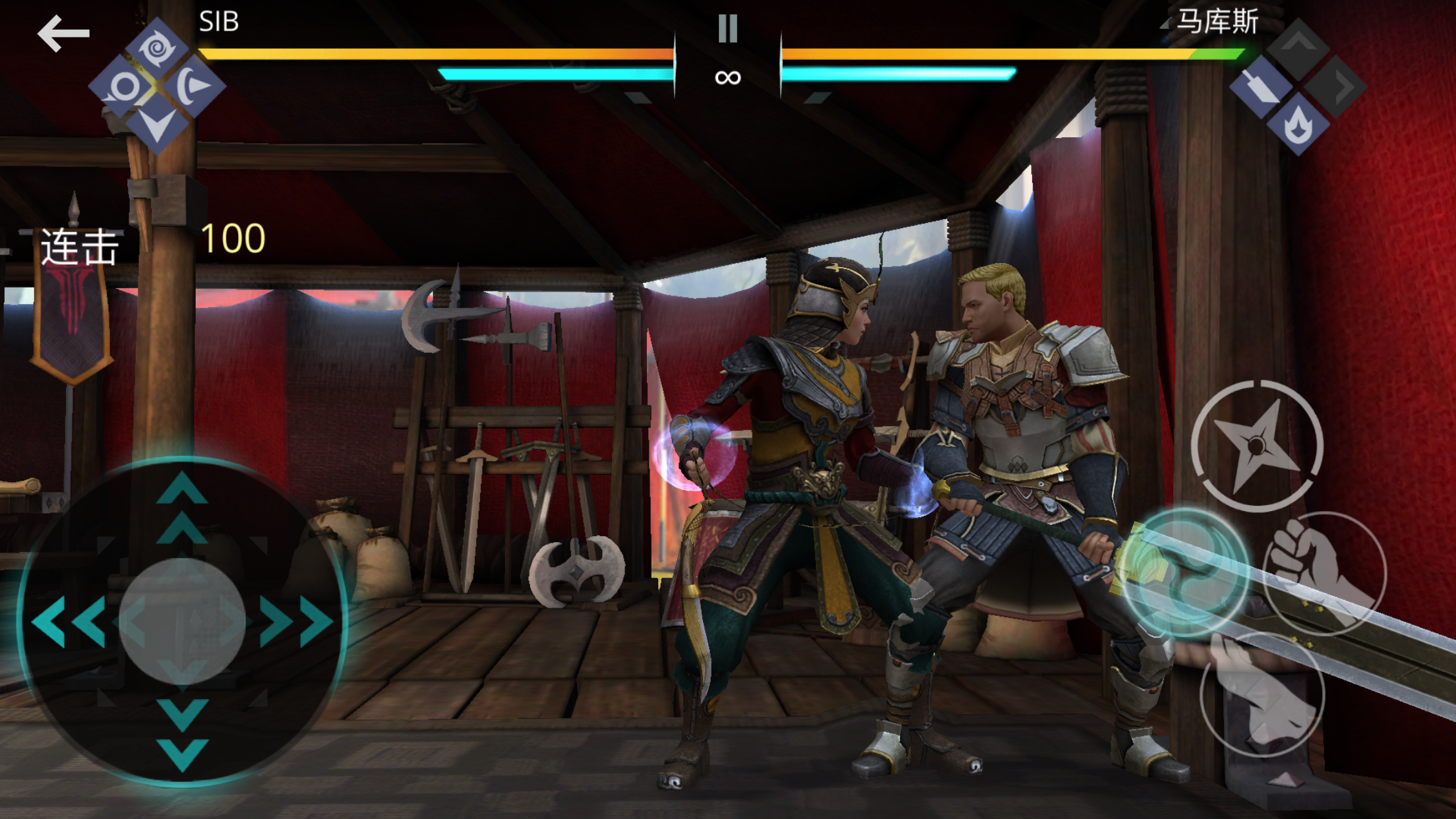Image resolution: width=1456 pixels, height=819 pixels.
Task: Select the opponent's flame ability diamond
Action: click(x=1297, y=124)
